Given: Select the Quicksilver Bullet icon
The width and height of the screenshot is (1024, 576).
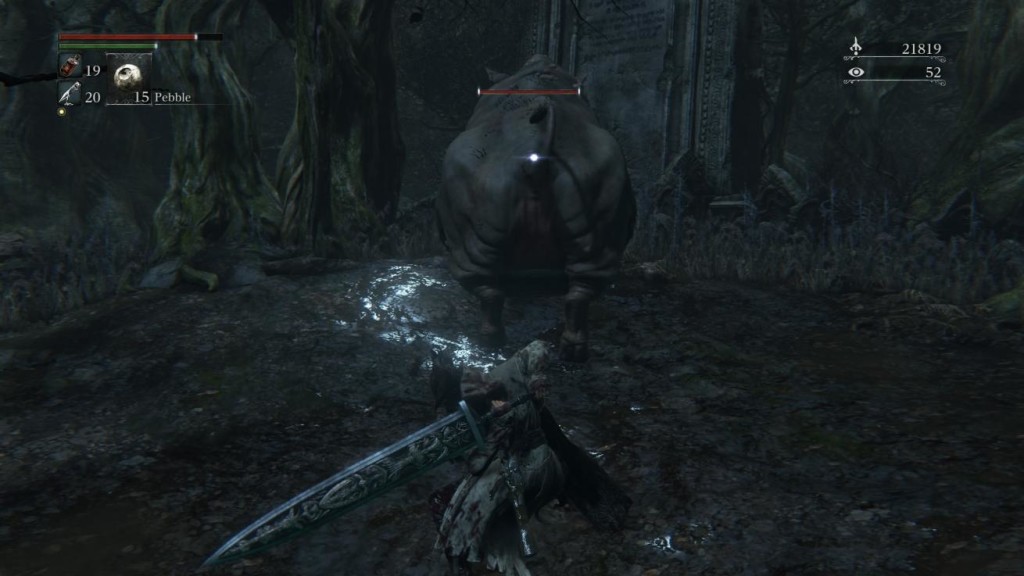Looking at the screenshot, I should [x=70, y=94].
